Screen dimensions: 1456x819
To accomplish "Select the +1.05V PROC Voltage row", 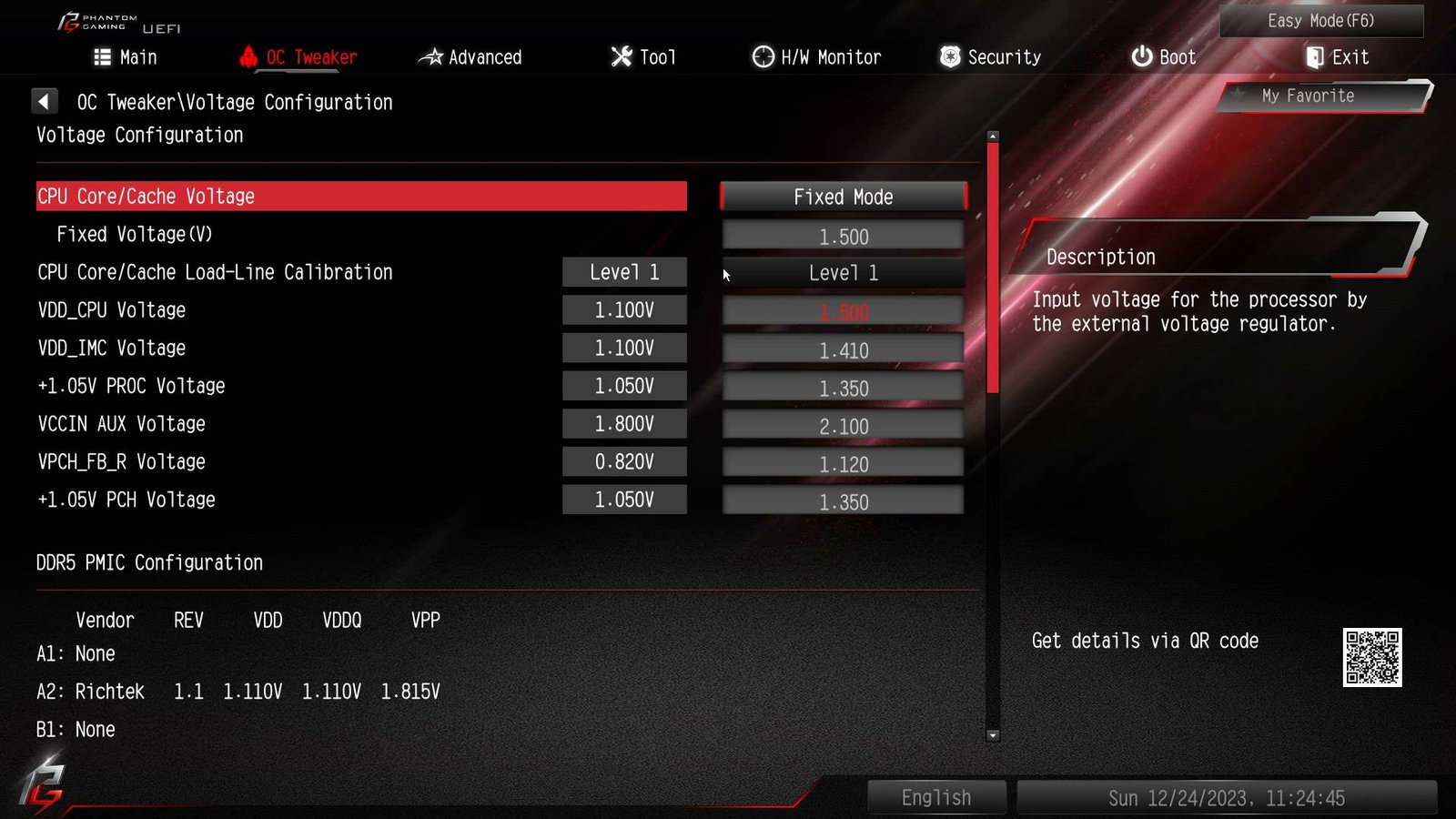I will tap(131, 386).
